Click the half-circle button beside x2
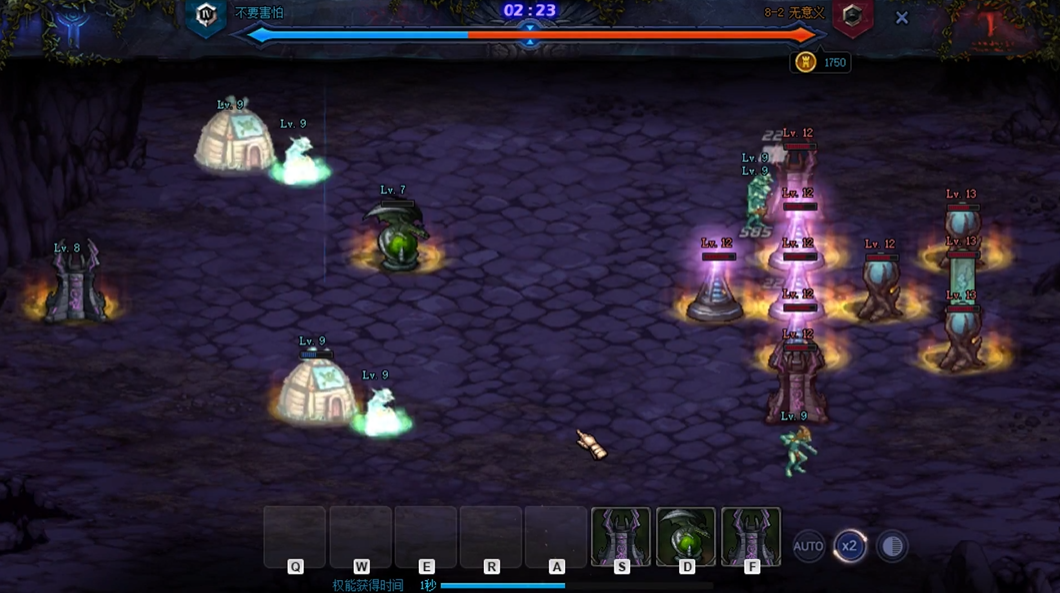 pos(892,546)
